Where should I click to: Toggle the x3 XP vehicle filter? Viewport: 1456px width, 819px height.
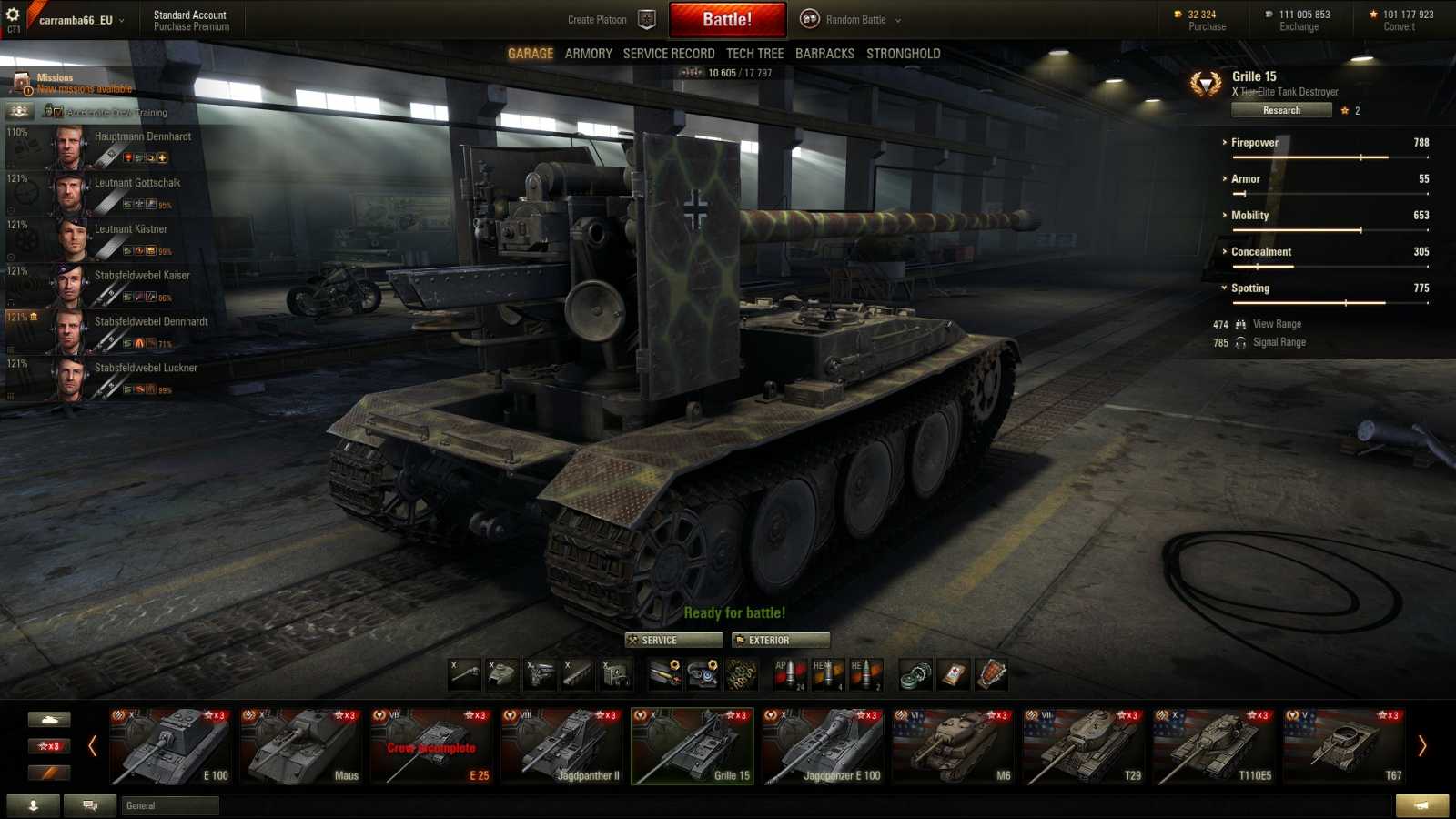coord(50,745)
